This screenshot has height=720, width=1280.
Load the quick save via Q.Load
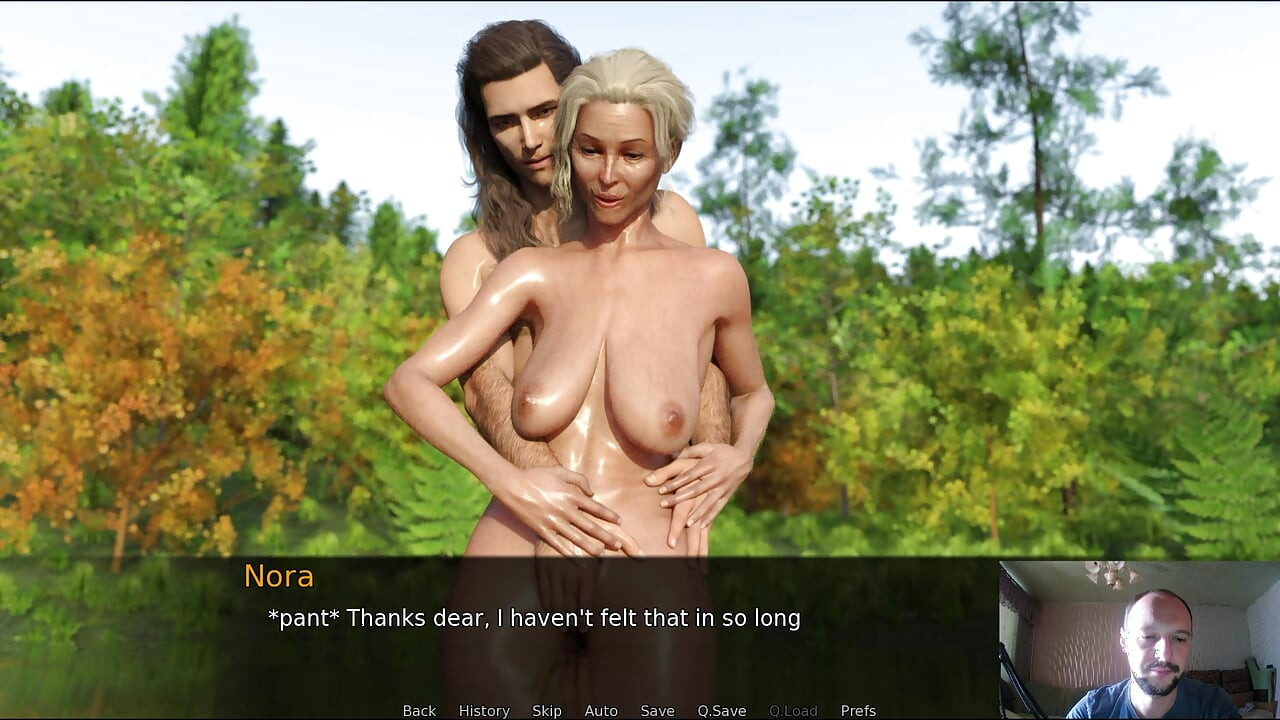(x=793, y=710)
